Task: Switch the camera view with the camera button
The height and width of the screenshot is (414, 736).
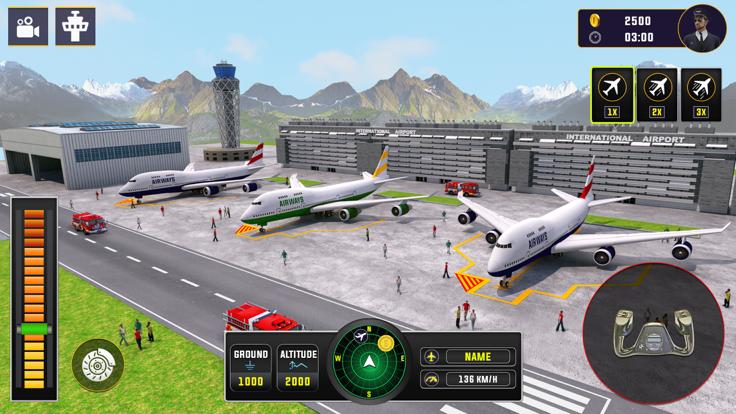Action: point(28,25)
